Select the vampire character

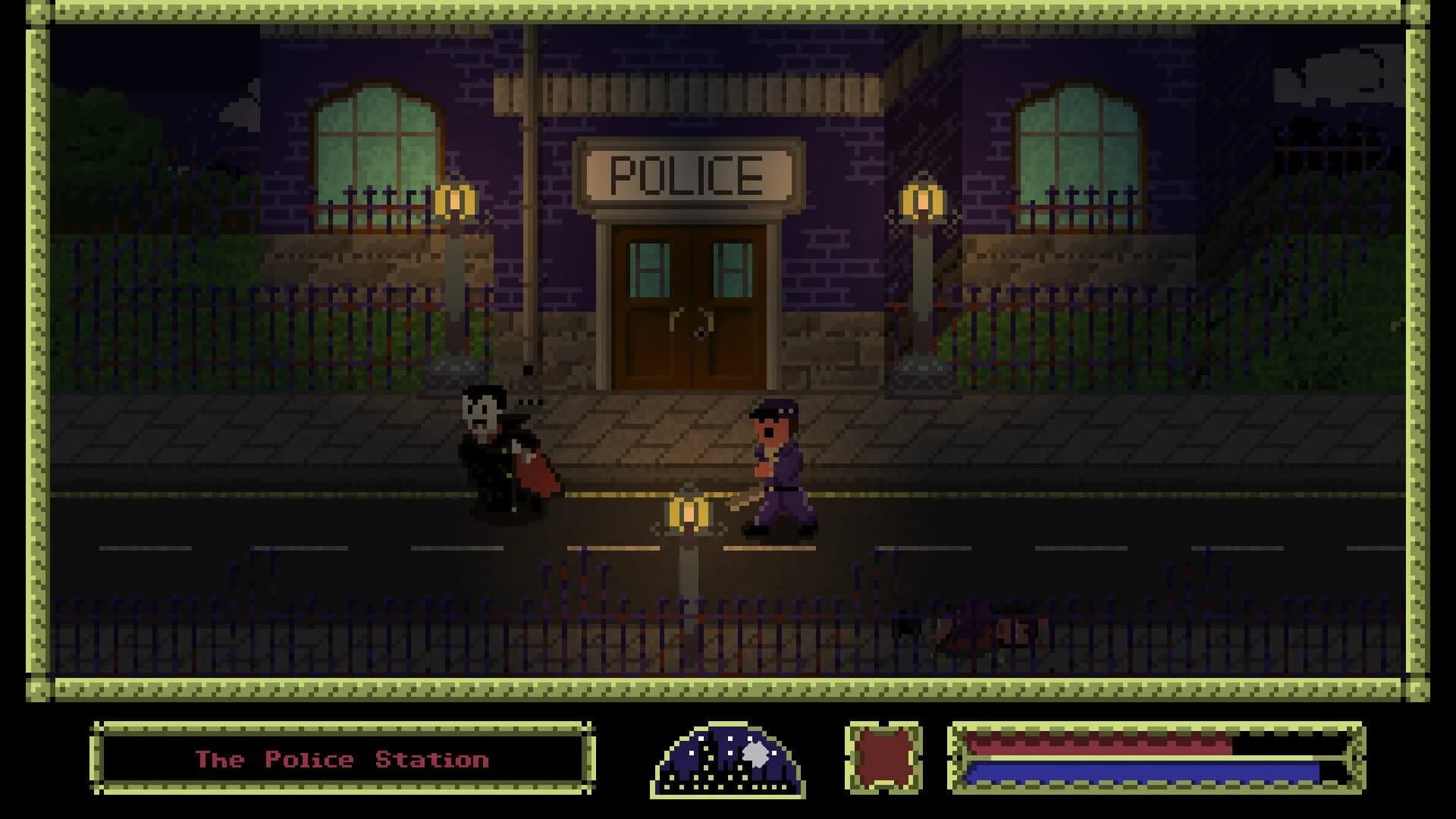(x=497, y=447)
